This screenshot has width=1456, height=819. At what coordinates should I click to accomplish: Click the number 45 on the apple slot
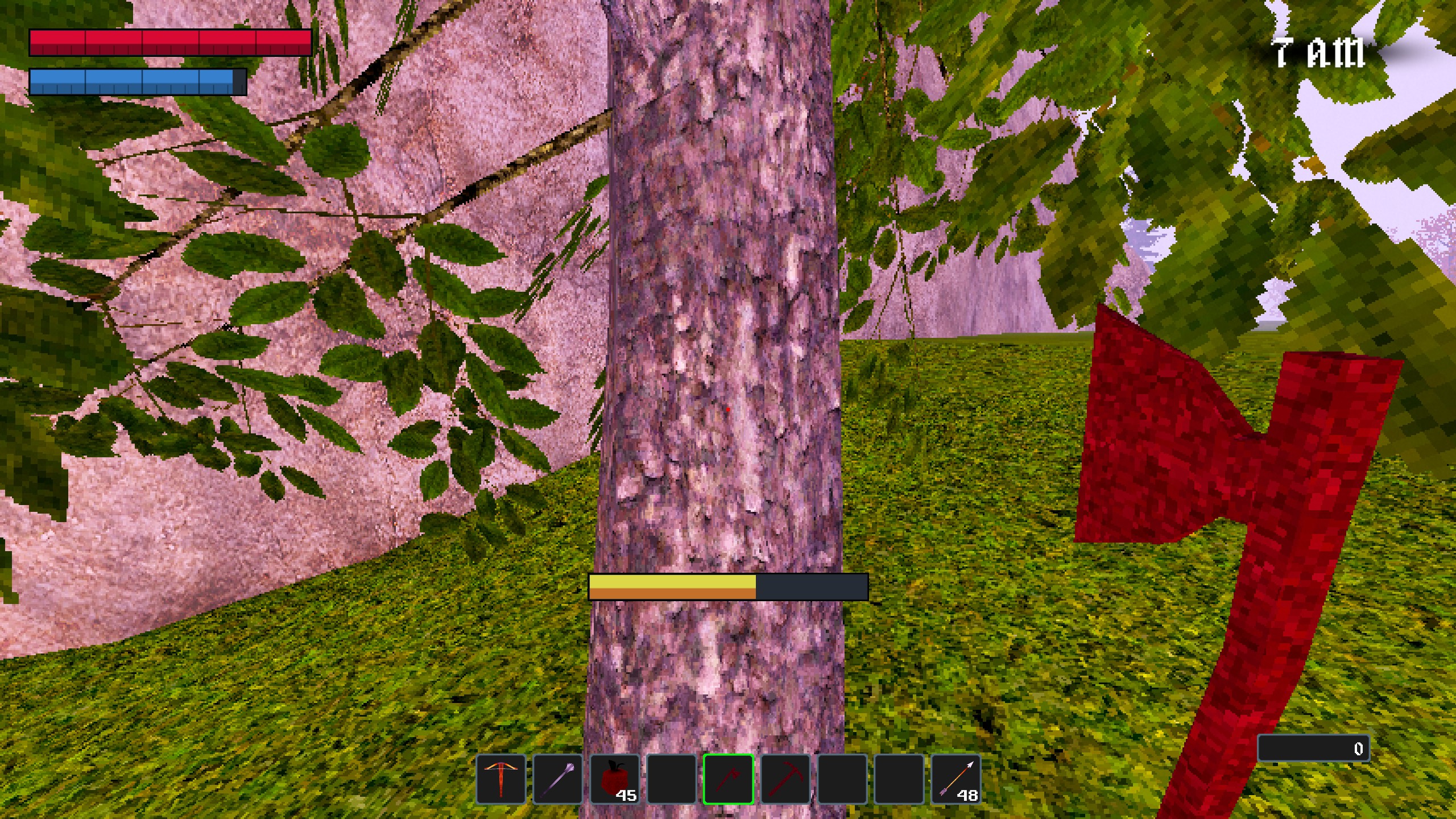point(627,796)
